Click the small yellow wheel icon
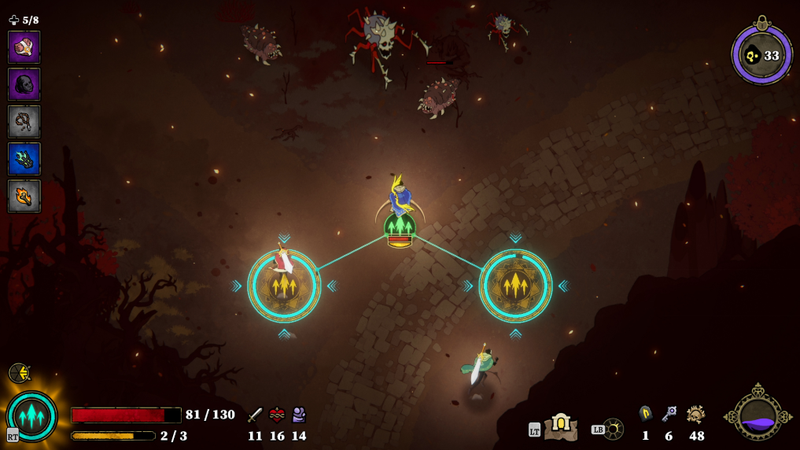The height and width of the screenshot is (450, 800). point(19,373)
